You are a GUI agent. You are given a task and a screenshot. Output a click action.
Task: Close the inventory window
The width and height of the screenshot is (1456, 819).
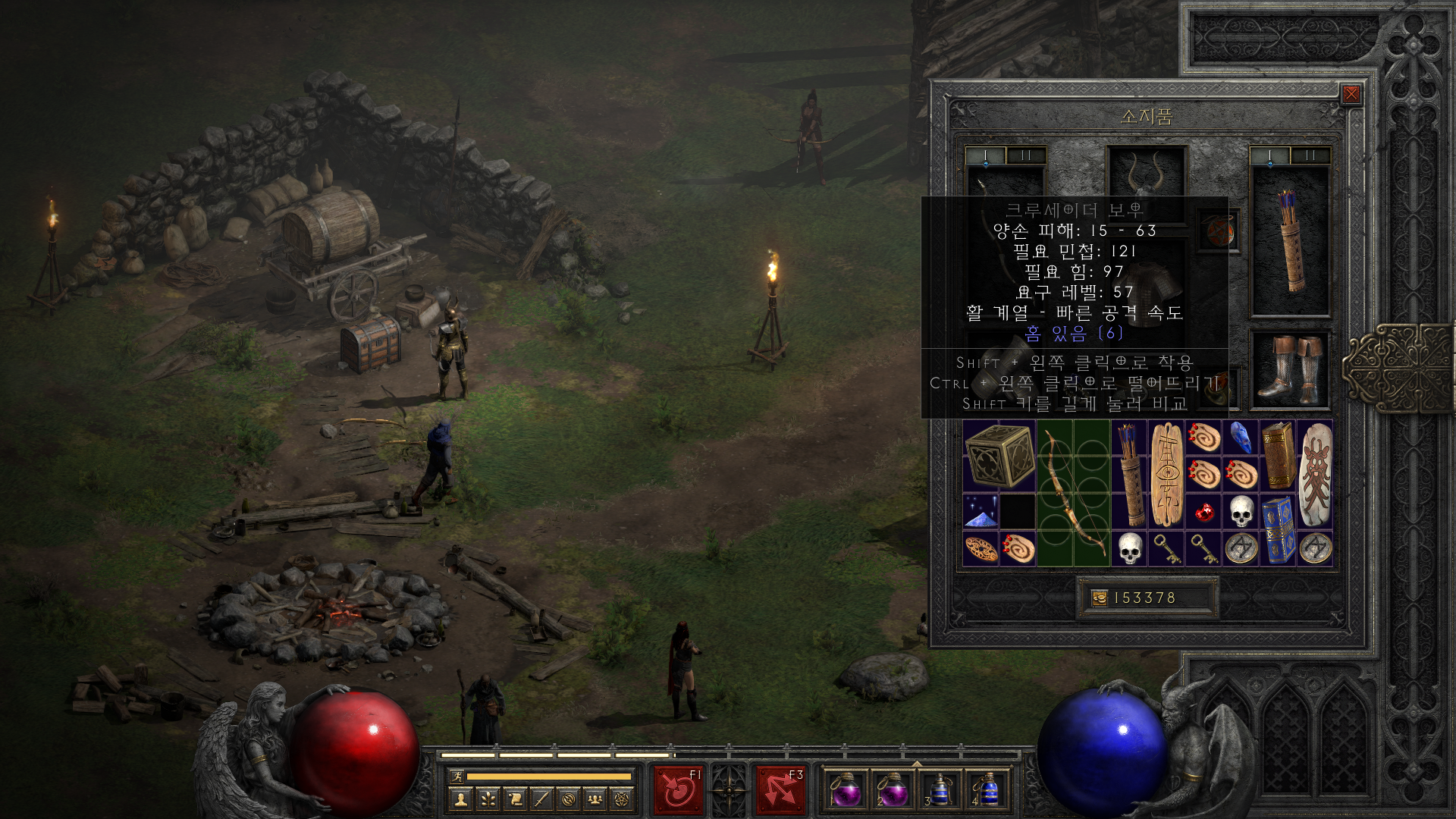click(1351, 94)
